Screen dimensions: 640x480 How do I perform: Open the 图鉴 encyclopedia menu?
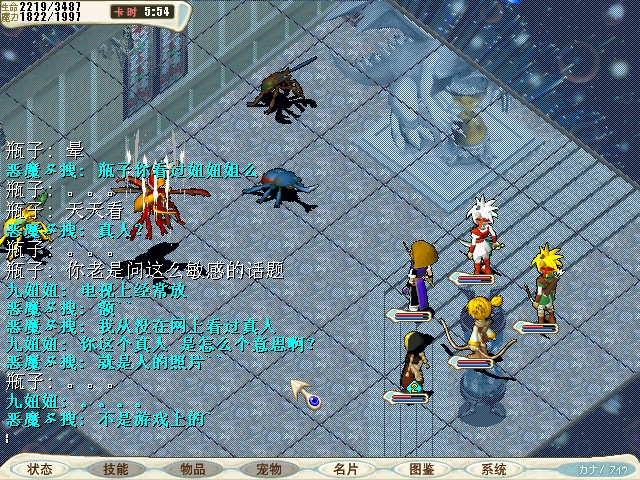coord(421,469)
